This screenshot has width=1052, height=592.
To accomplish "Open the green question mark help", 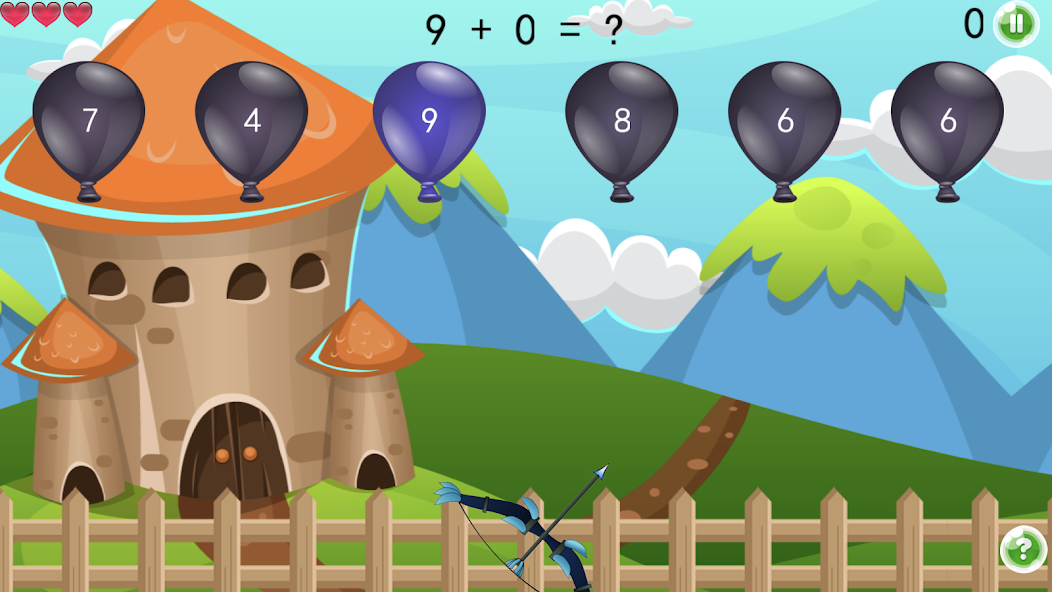I will pyautogui.click(x=1023, y=549).
